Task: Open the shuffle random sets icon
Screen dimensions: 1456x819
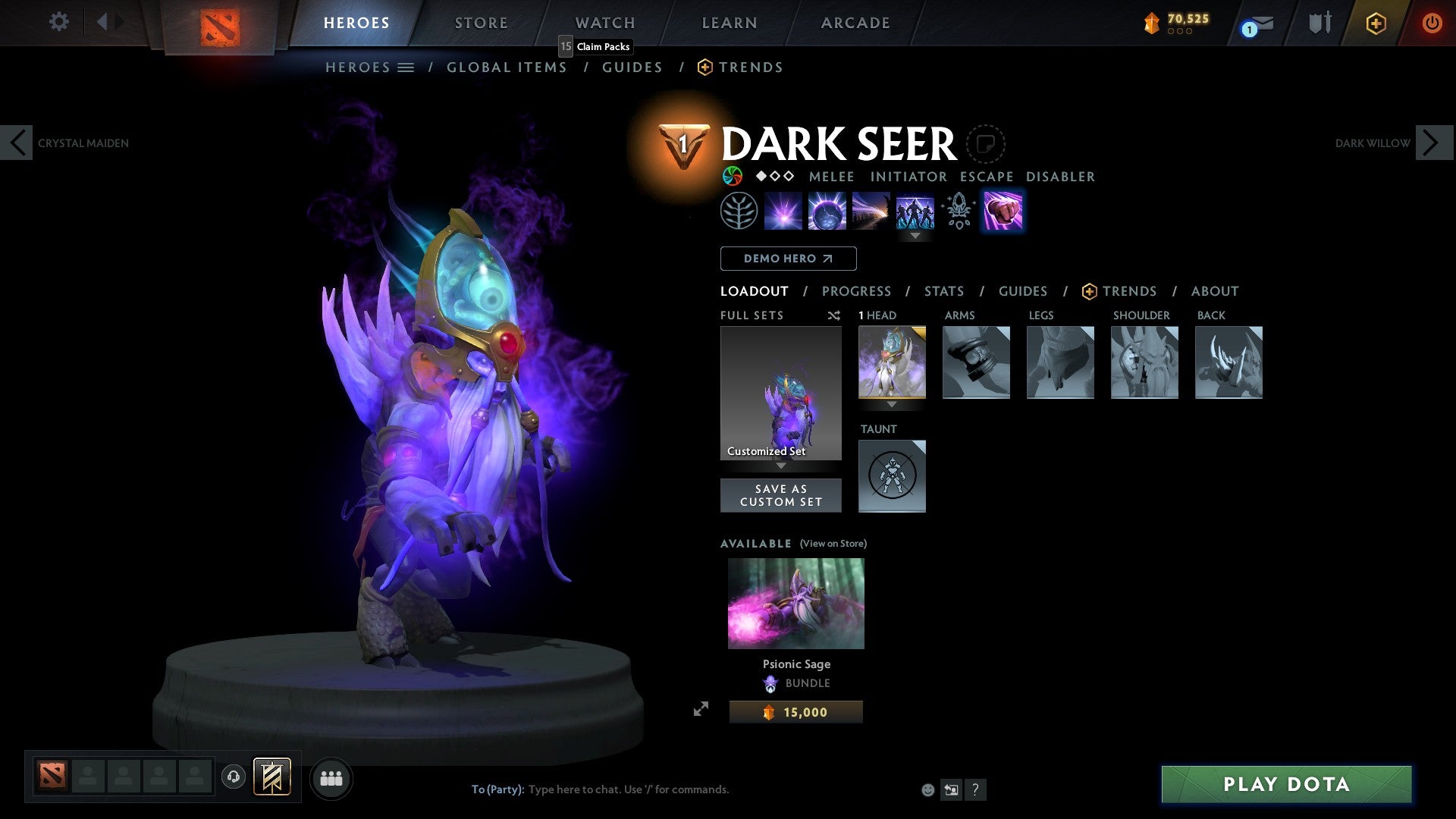Action: pyautogui.click(x=833, y=315)
